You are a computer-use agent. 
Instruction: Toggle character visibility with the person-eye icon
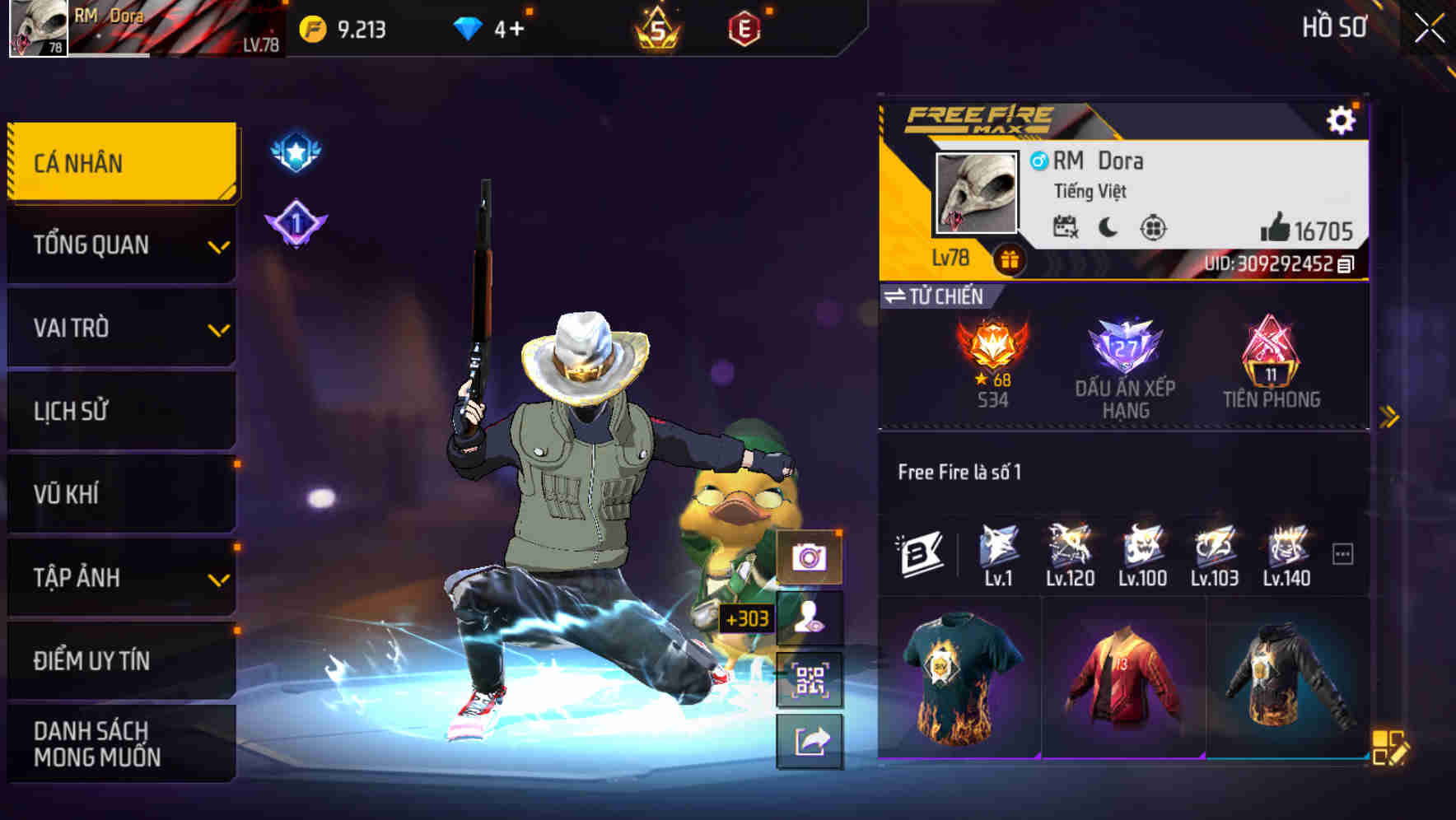tap(810, 618)
